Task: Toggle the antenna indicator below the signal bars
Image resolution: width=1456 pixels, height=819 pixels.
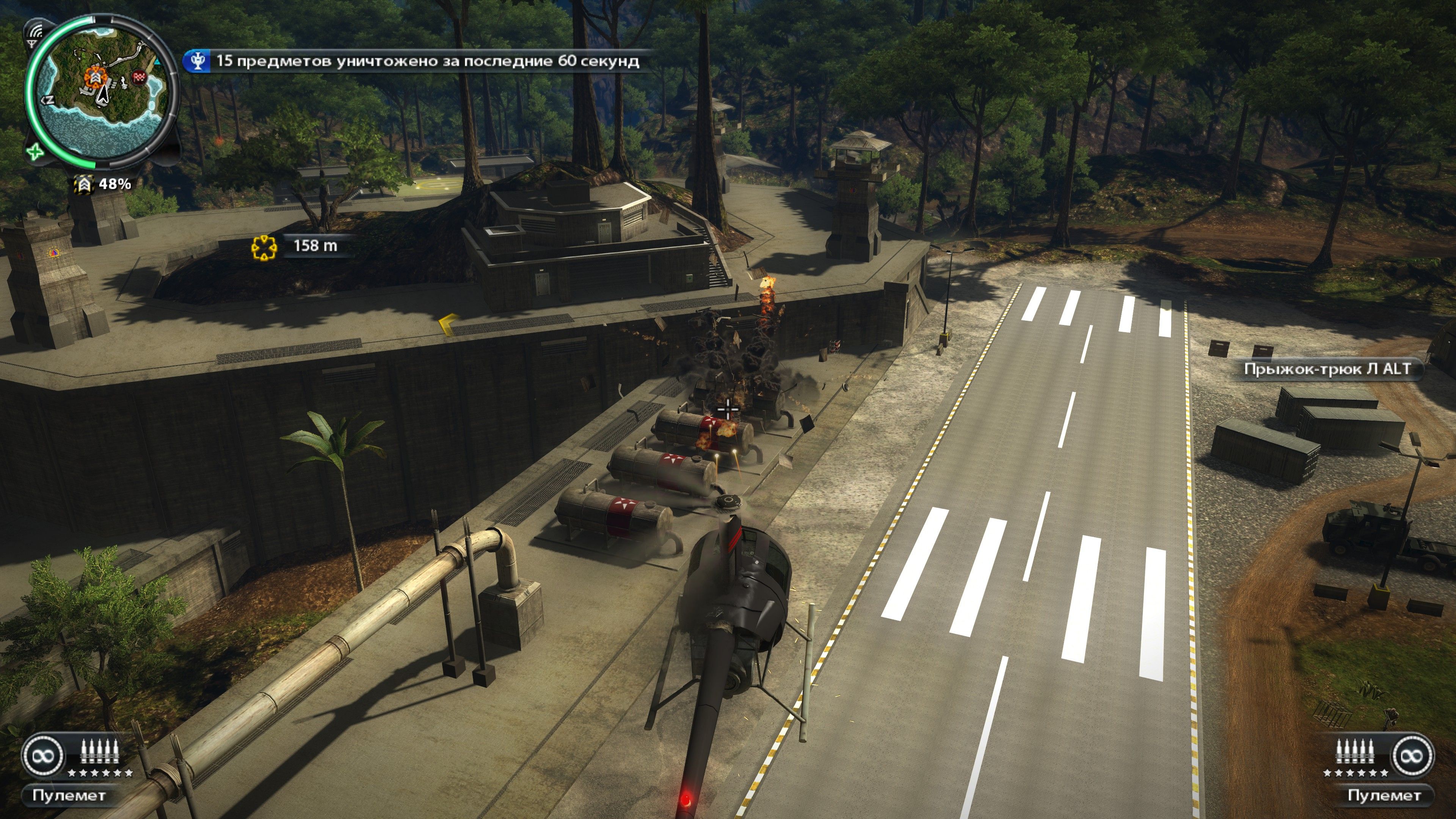Action: click(32, 44)
